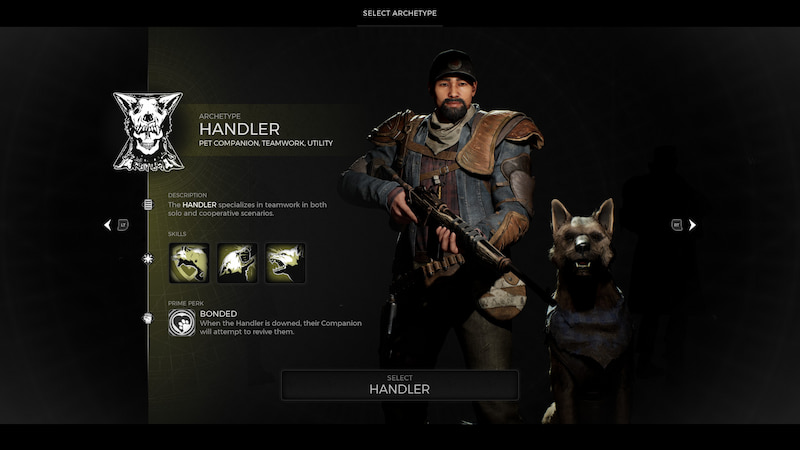800x450 pixels.
Task: Select the dog with shield skill icon
Action: click(190, 263)
